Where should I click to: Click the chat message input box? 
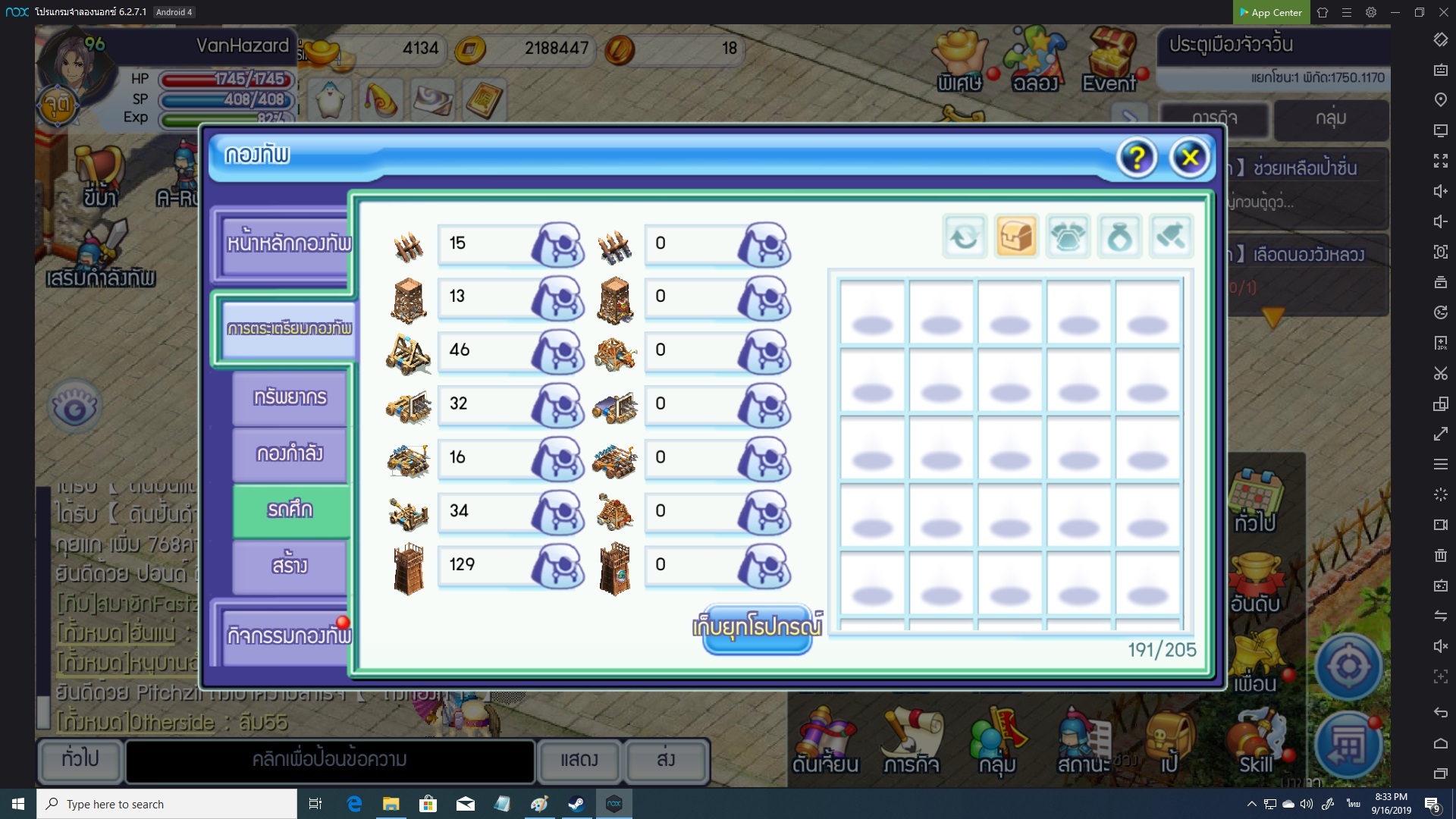(x=330, y=760)
